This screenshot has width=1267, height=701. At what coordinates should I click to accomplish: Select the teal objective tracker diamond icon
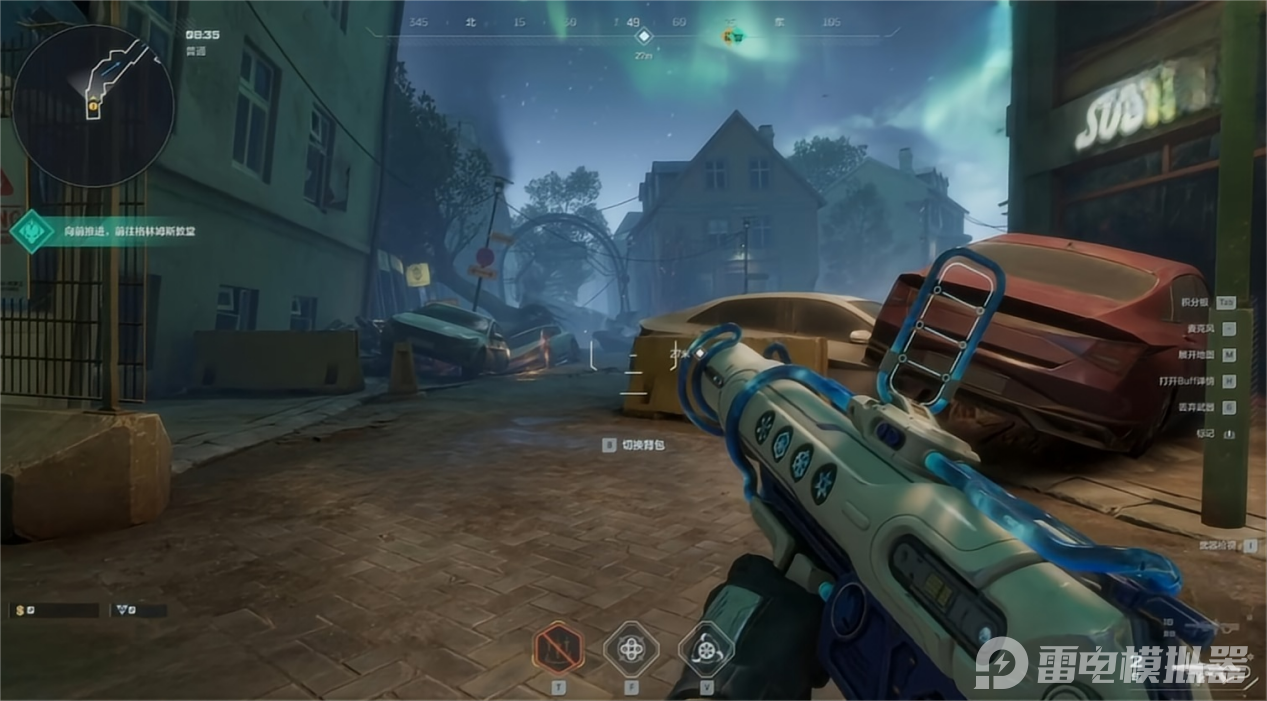tap(31, 231)
